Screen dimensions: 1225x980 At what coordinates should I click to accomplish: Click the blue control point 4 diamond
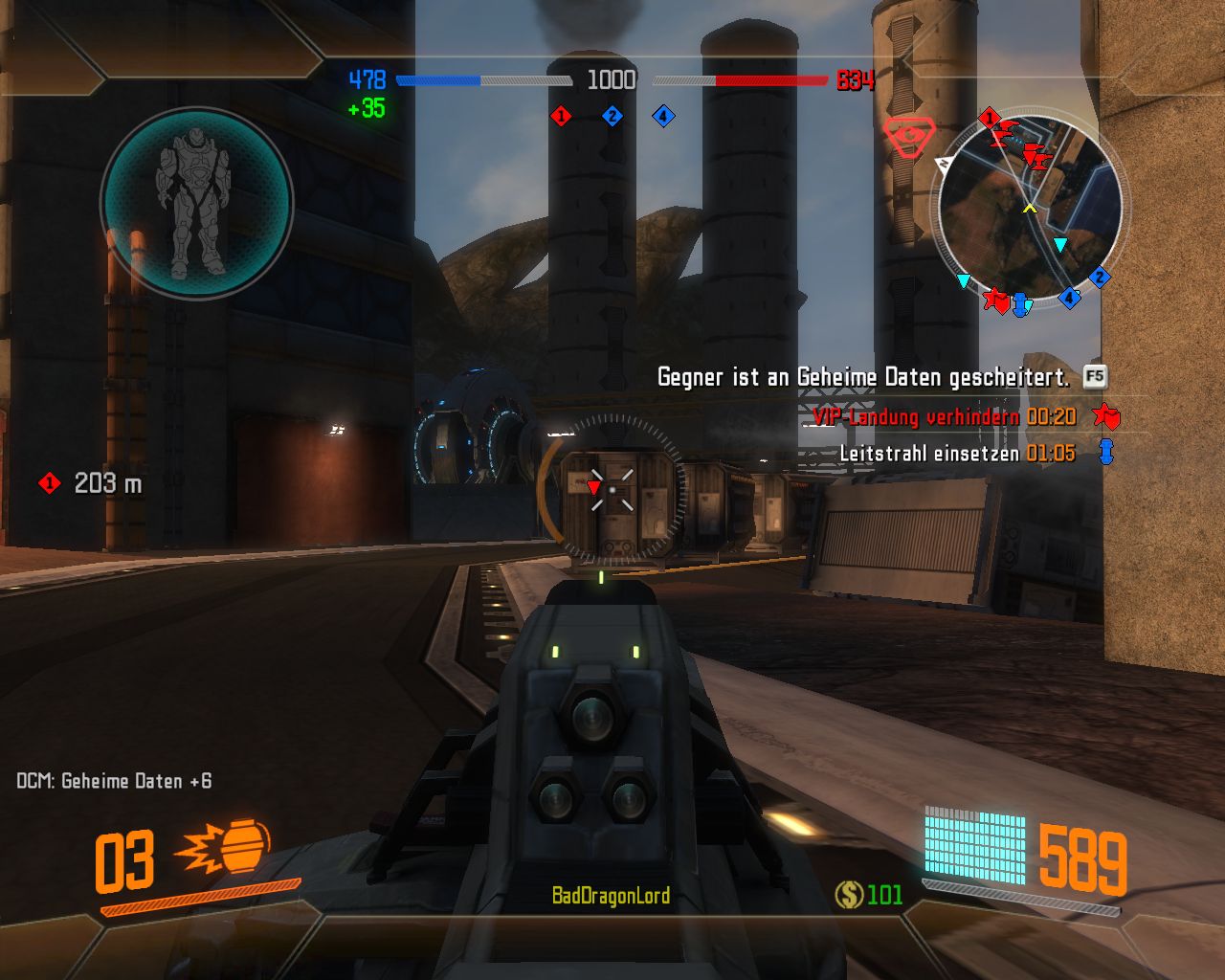[663, 117]
